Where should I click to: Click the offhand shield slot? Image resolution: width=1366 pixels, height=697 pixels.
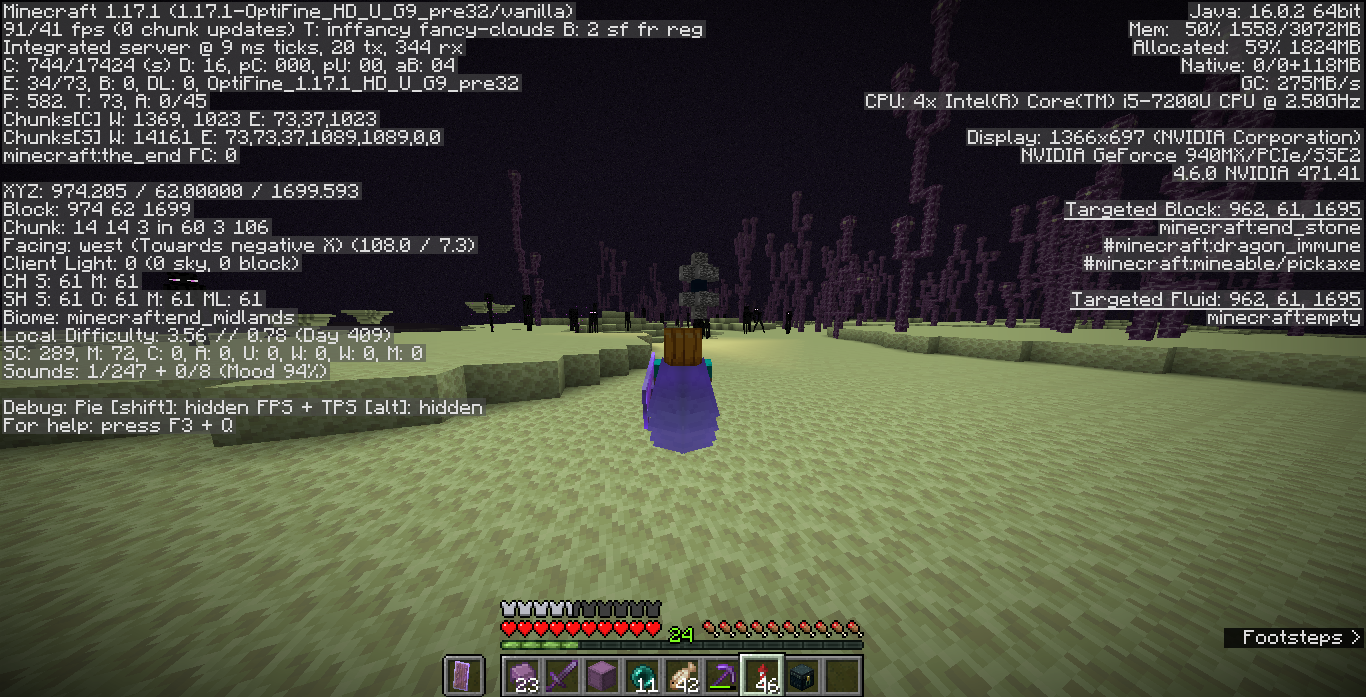pos(464,675)
